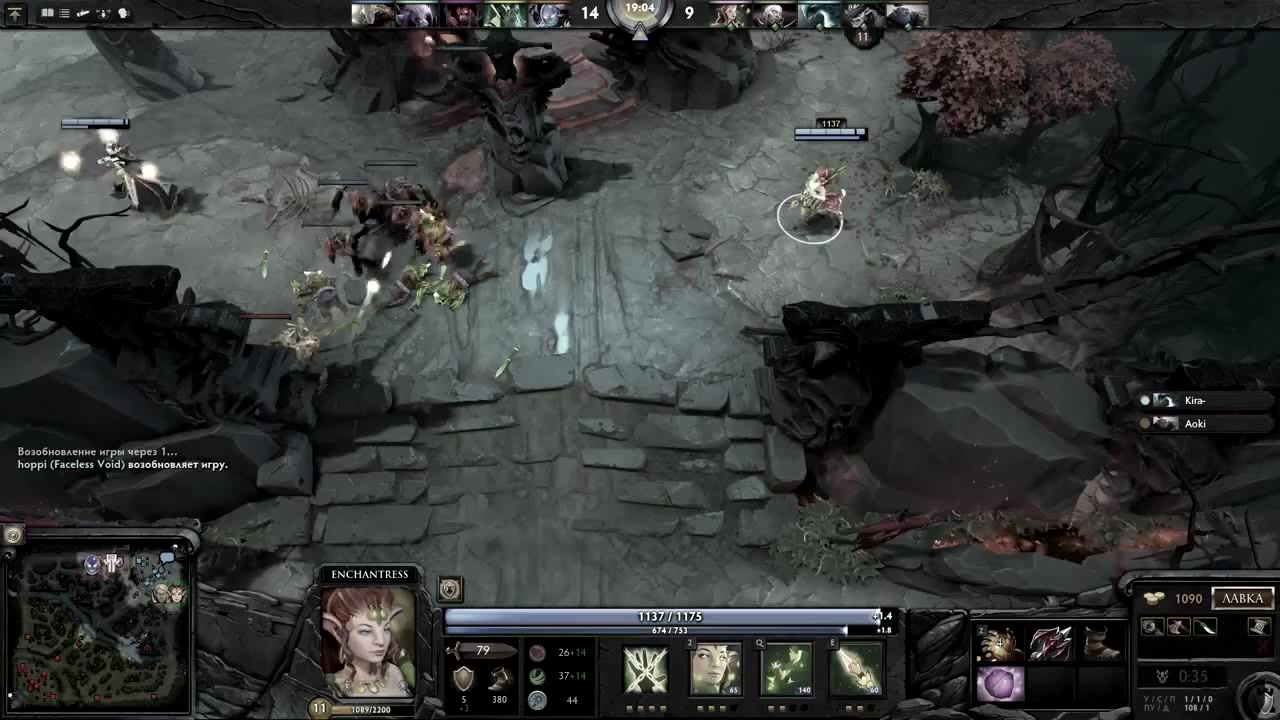Use the purple orb item
The width and height of the screenshot is (1280, 720).
pos(999,686)
